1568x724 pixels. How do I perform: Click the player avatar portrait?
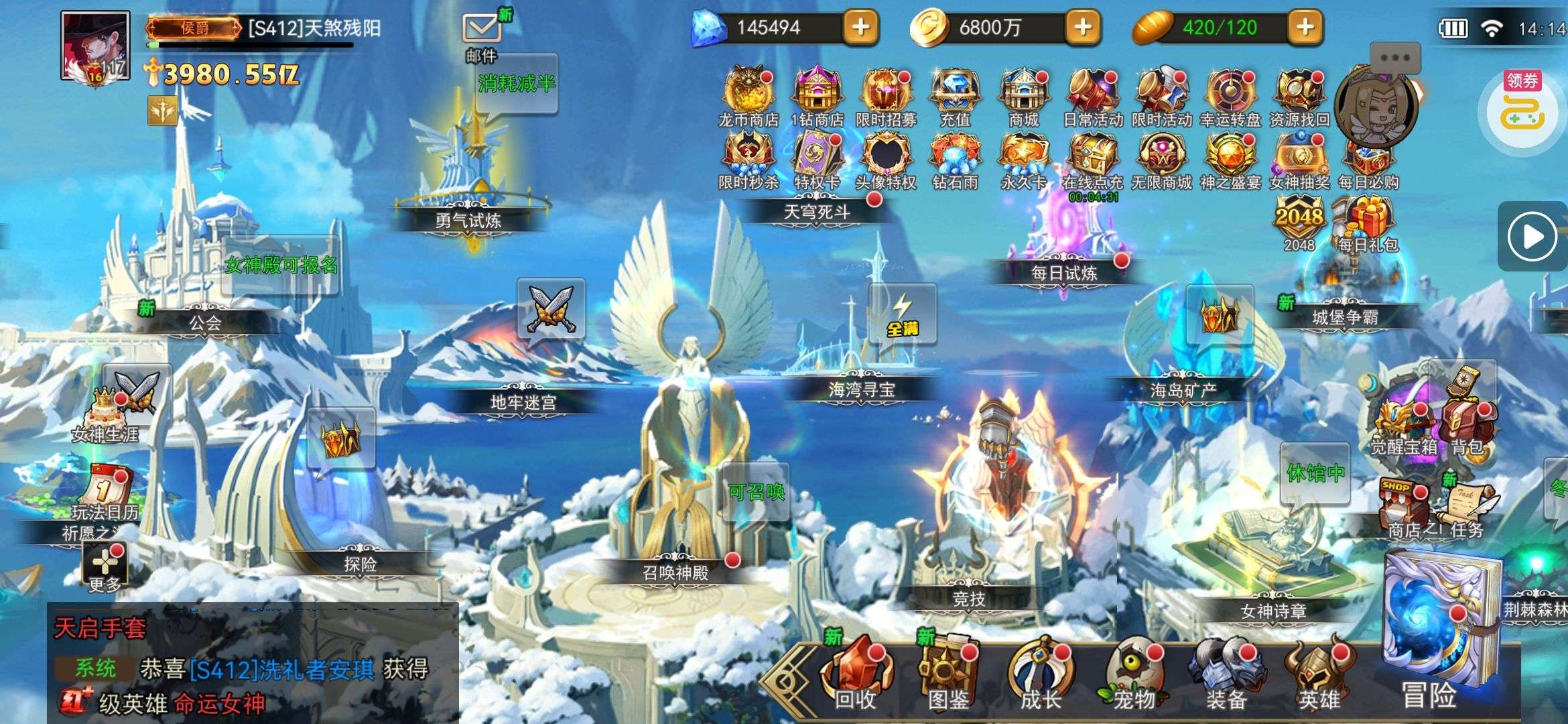94,46
